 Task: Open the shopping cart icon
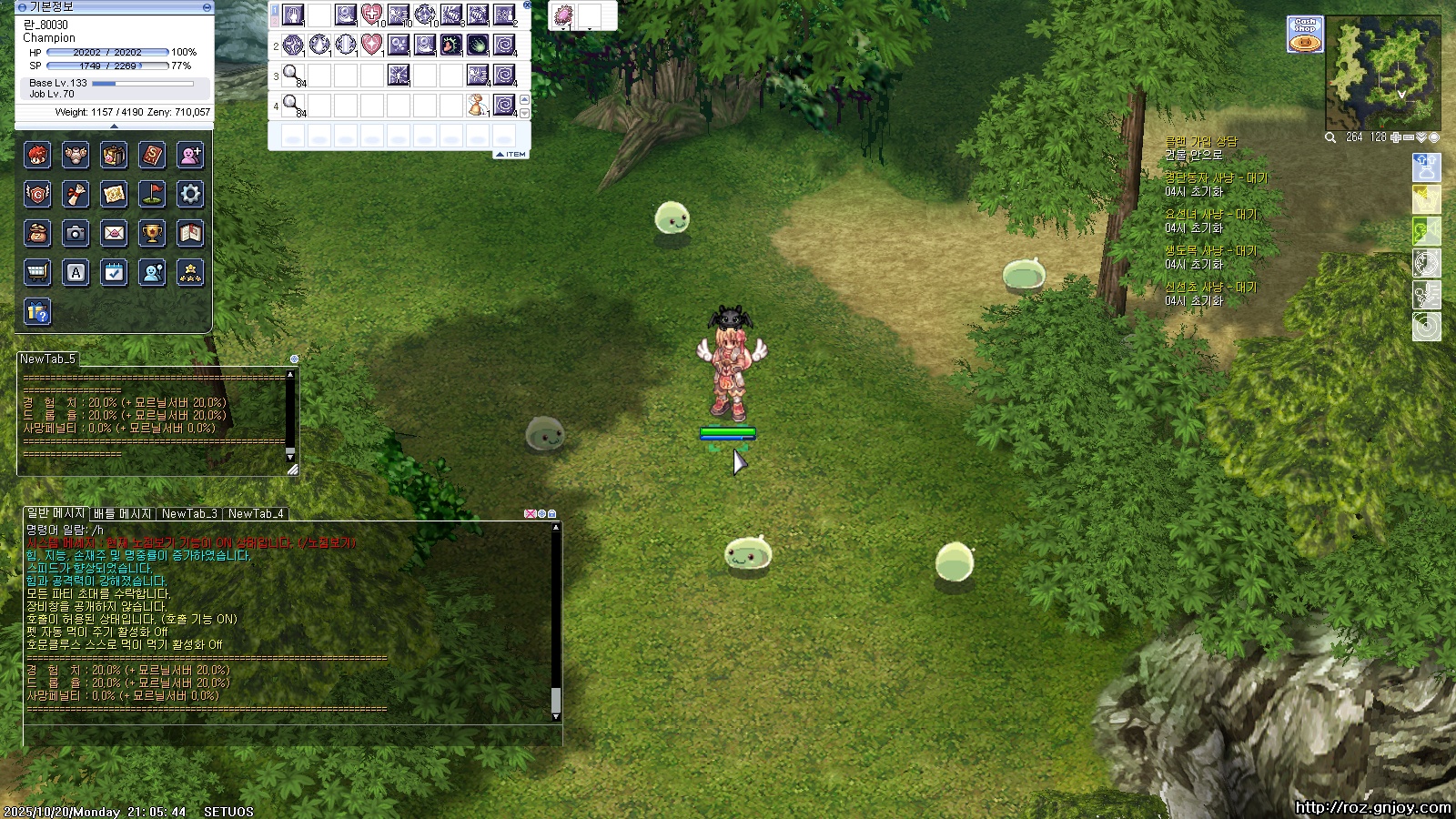tap(37, 273)
